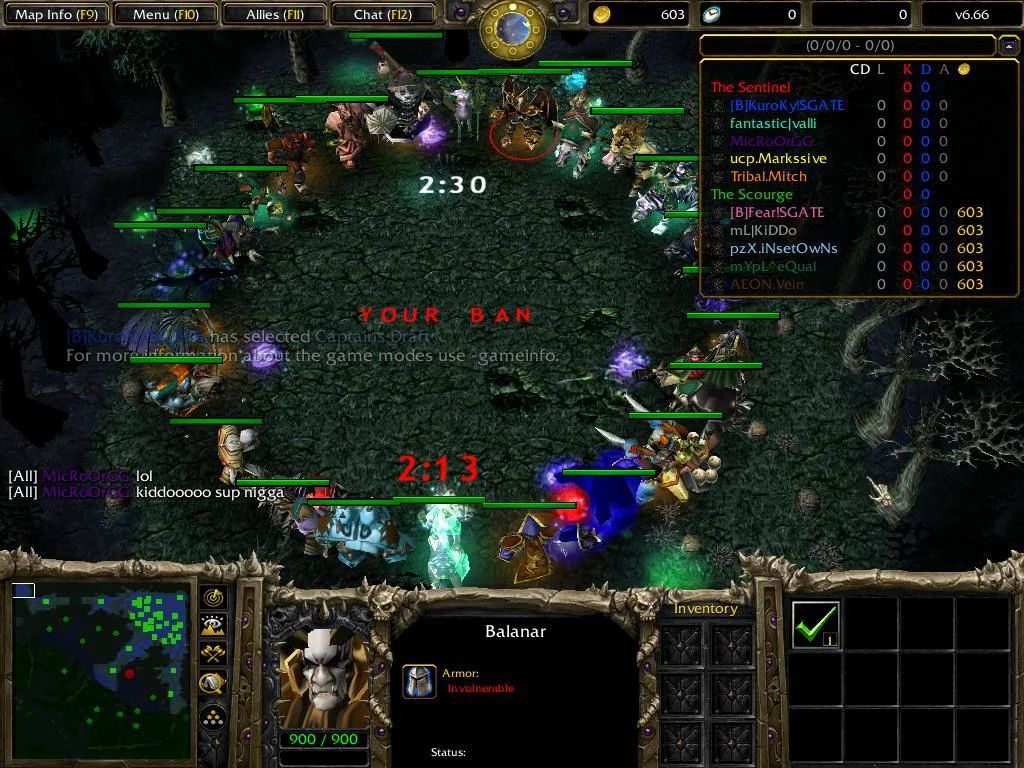The width and height of the screenshot is (1024, 768).
Task: Show the Allies (F11) panel
Action: click(274, 15)
